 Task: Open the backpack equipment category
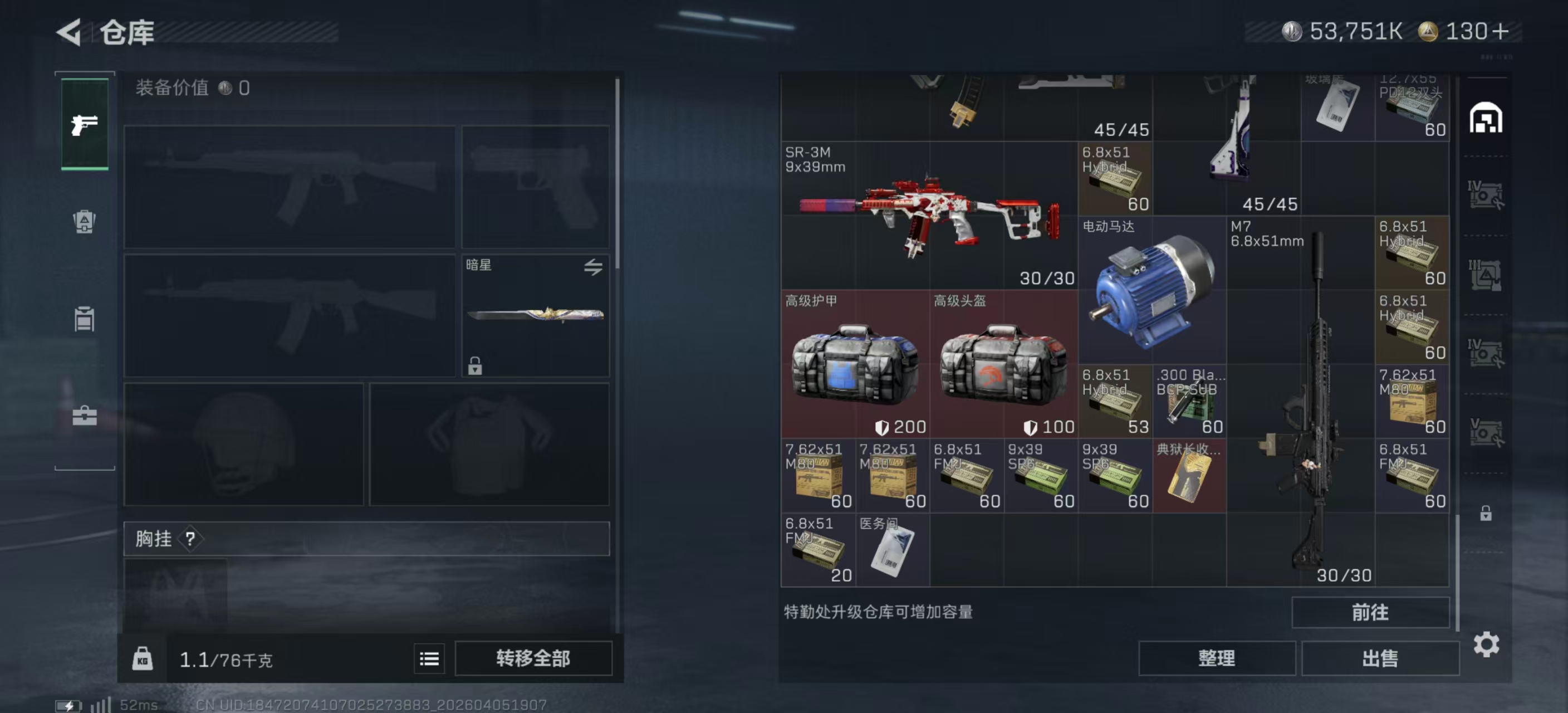[85, 223]
